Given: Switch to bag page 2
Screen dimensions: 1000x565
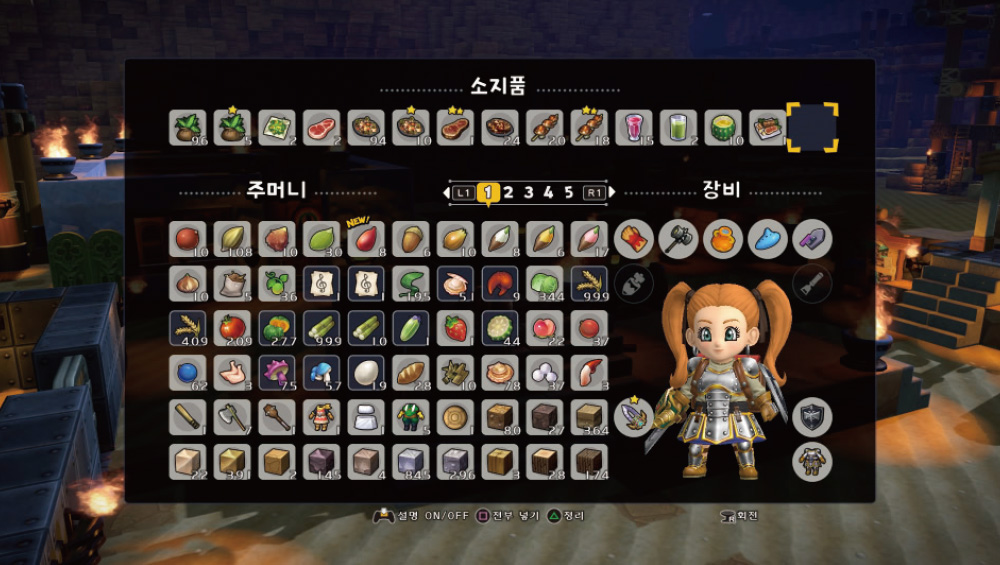Looking at the screenshot, I should [x=508, y=192].
